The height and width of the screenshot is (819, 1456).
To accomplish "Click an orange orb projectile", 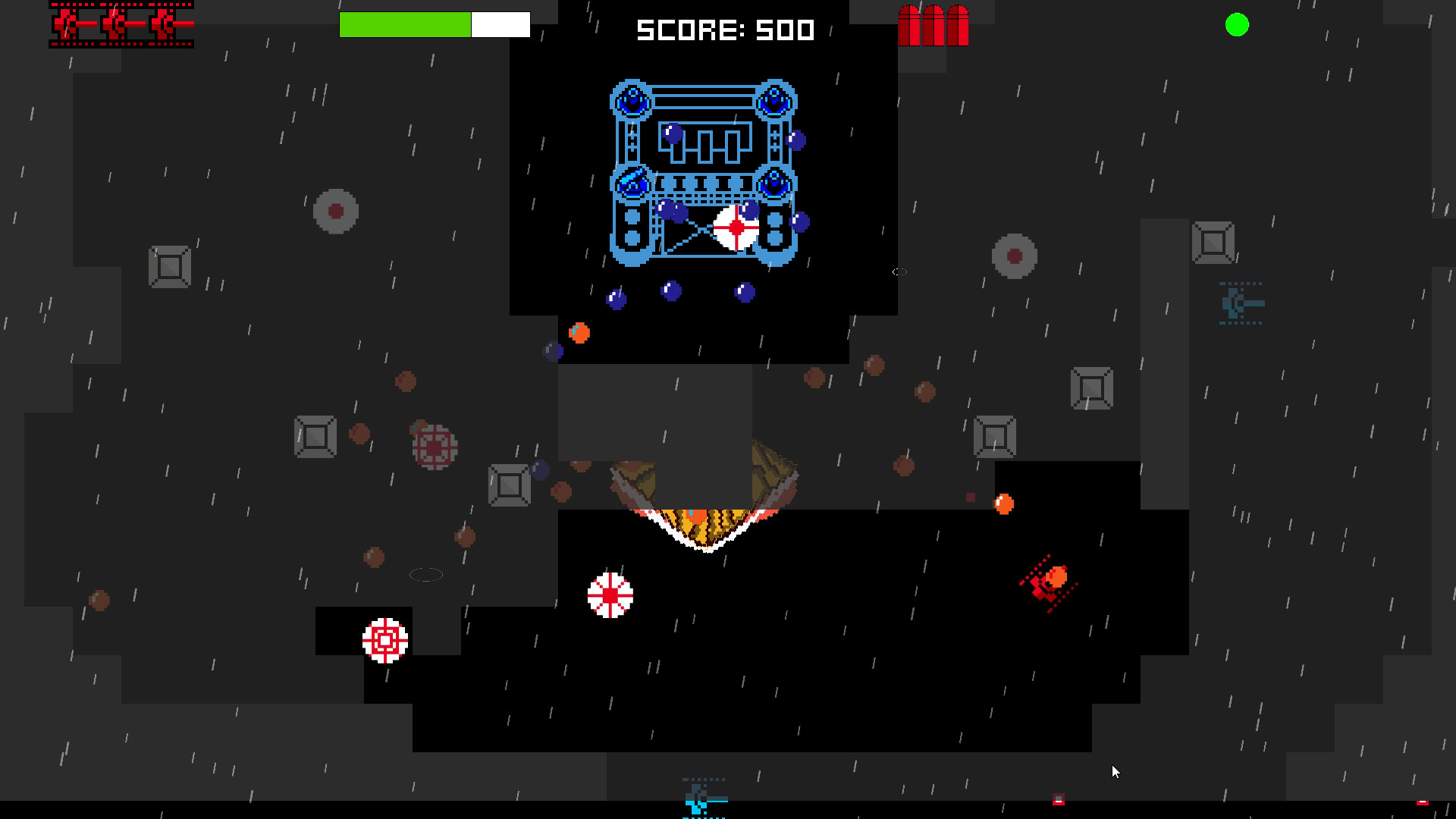I will click(579, 331).
